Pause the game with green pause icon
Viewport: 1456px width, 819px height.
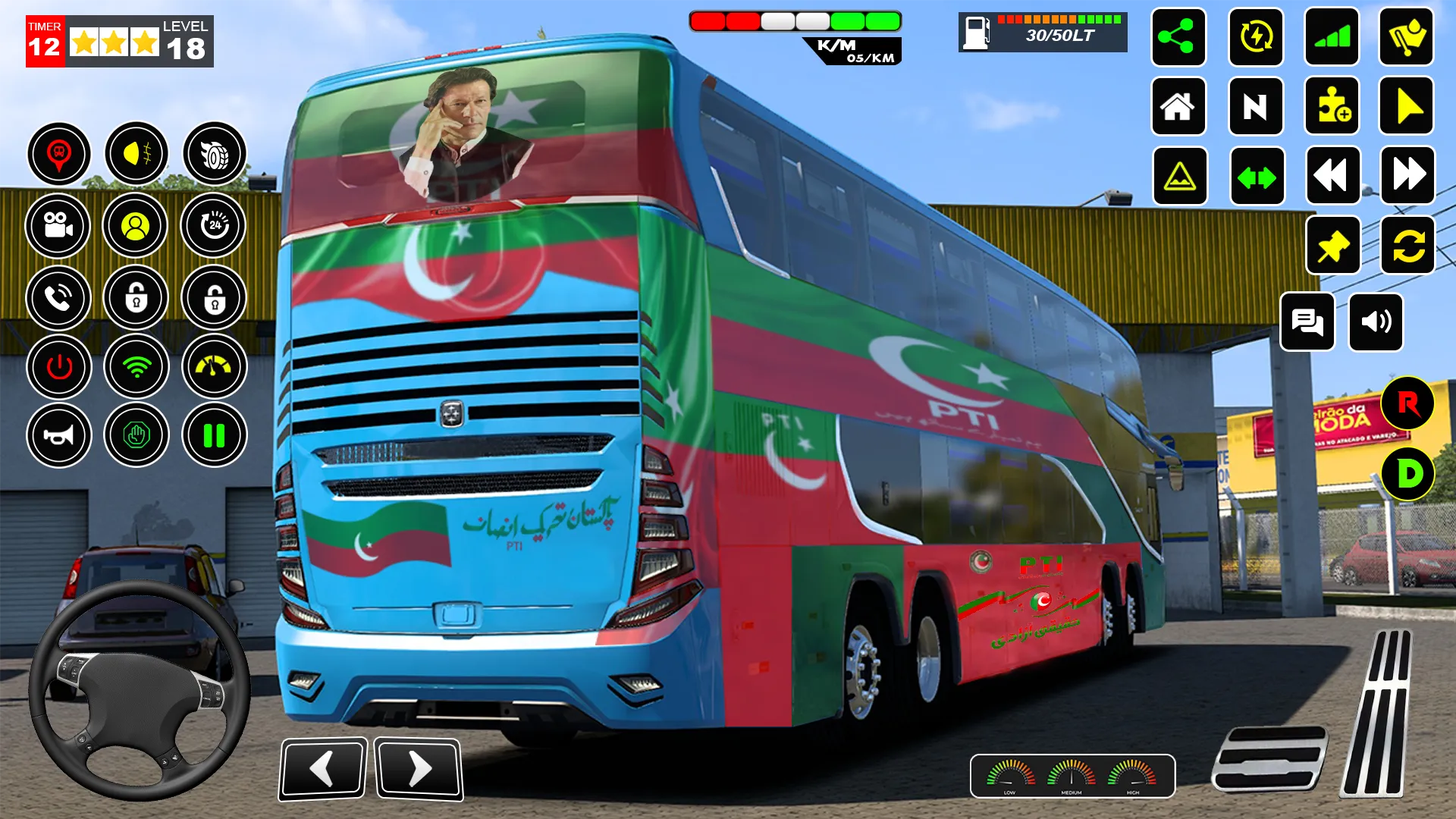tap(214, 435)
